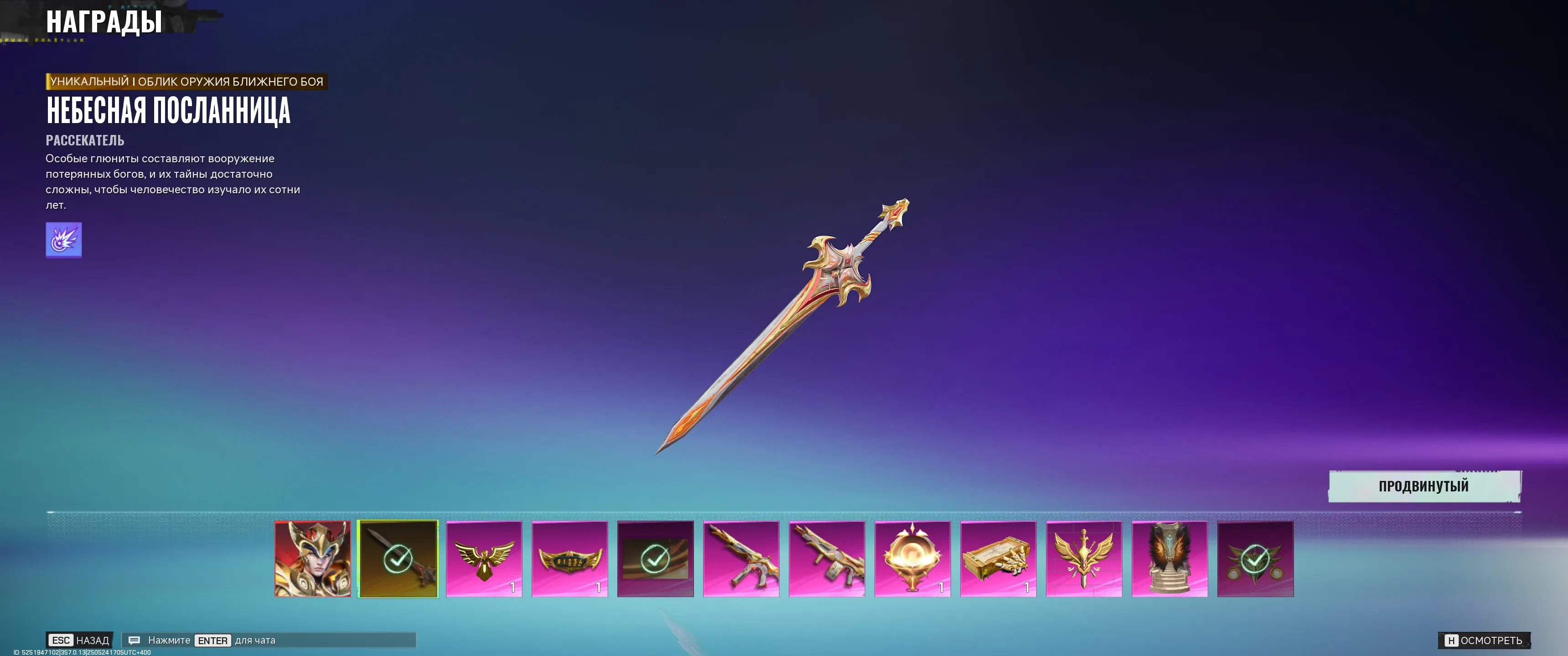Screen dimensions: 1568x656
Task: Click НАЗАД to go back
Action: (79, 640)
